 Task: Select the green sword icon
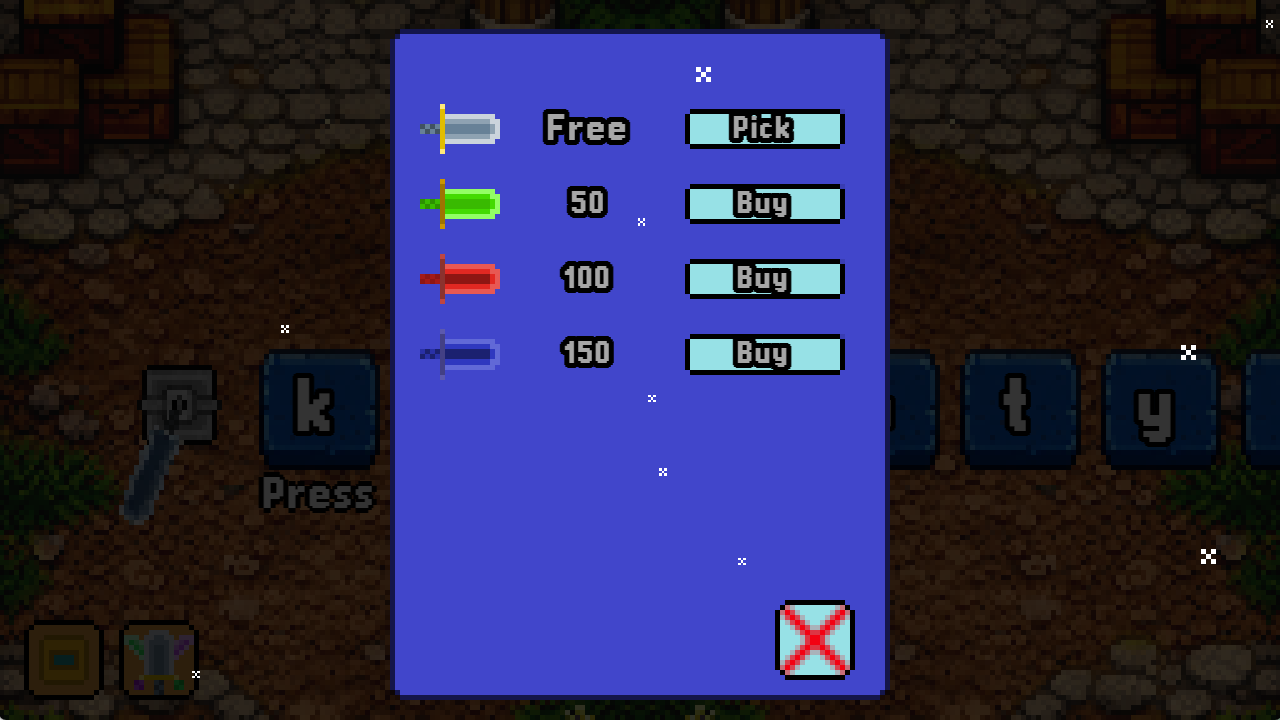462,203
